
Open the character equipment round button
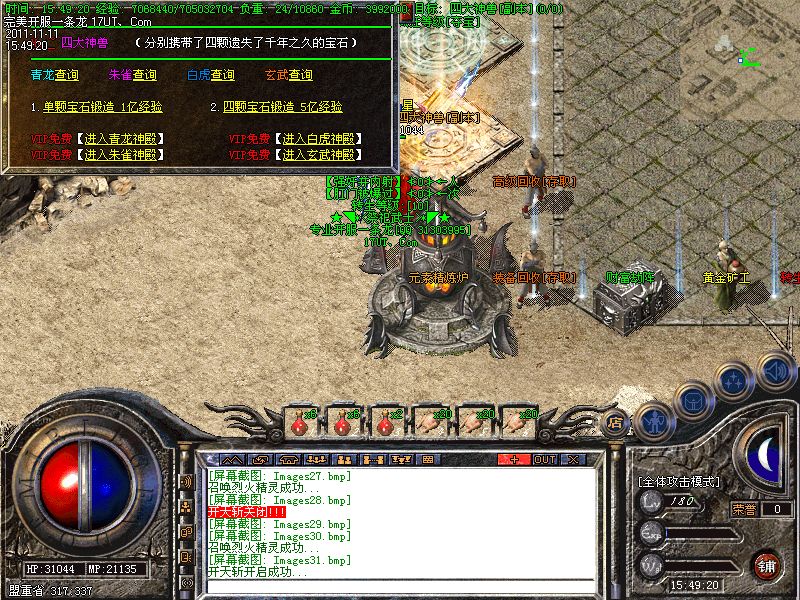tap(655, 421)
